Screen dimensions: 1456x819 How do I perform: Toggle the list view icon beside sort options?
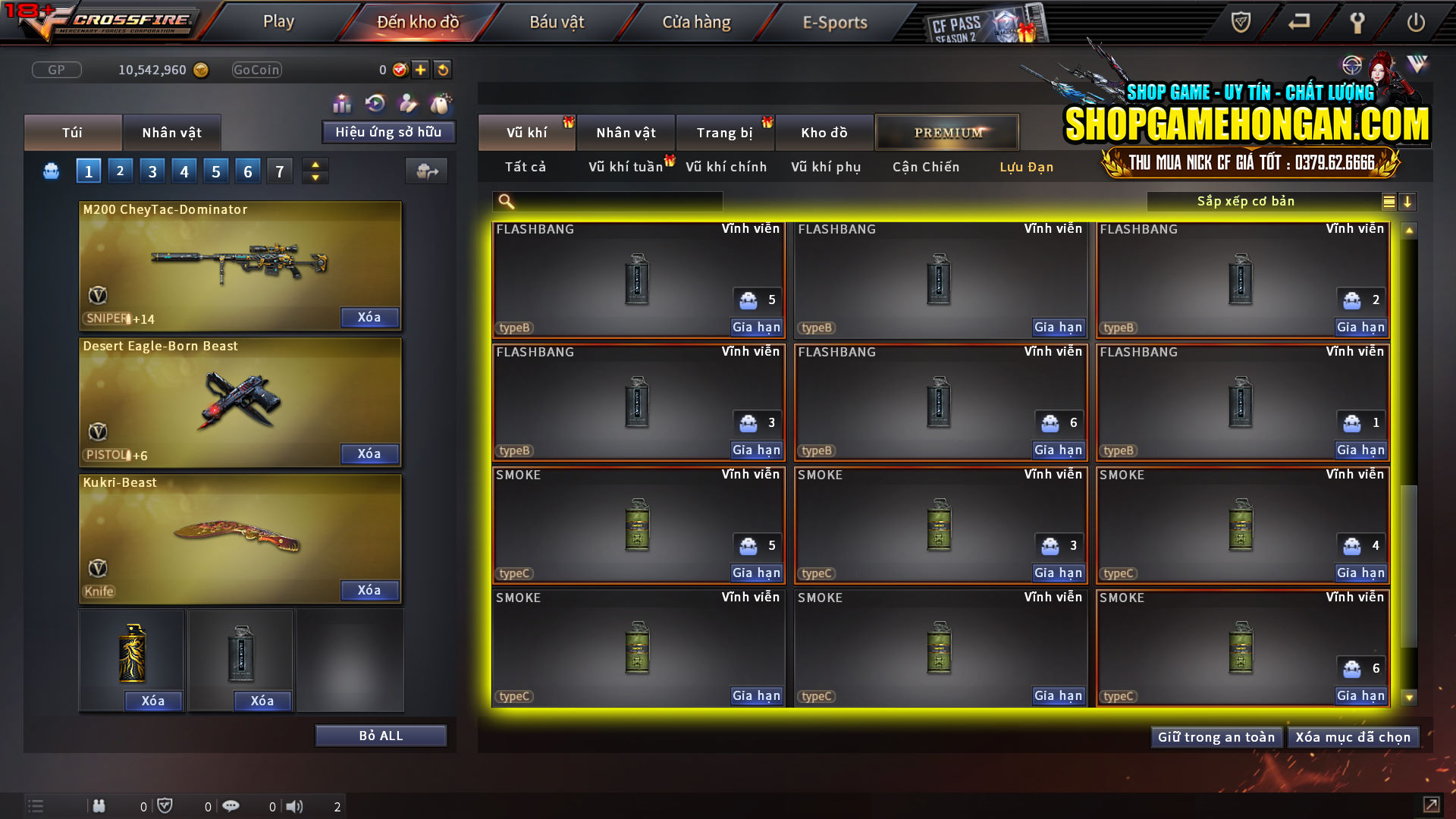[x=1388, y=202]
